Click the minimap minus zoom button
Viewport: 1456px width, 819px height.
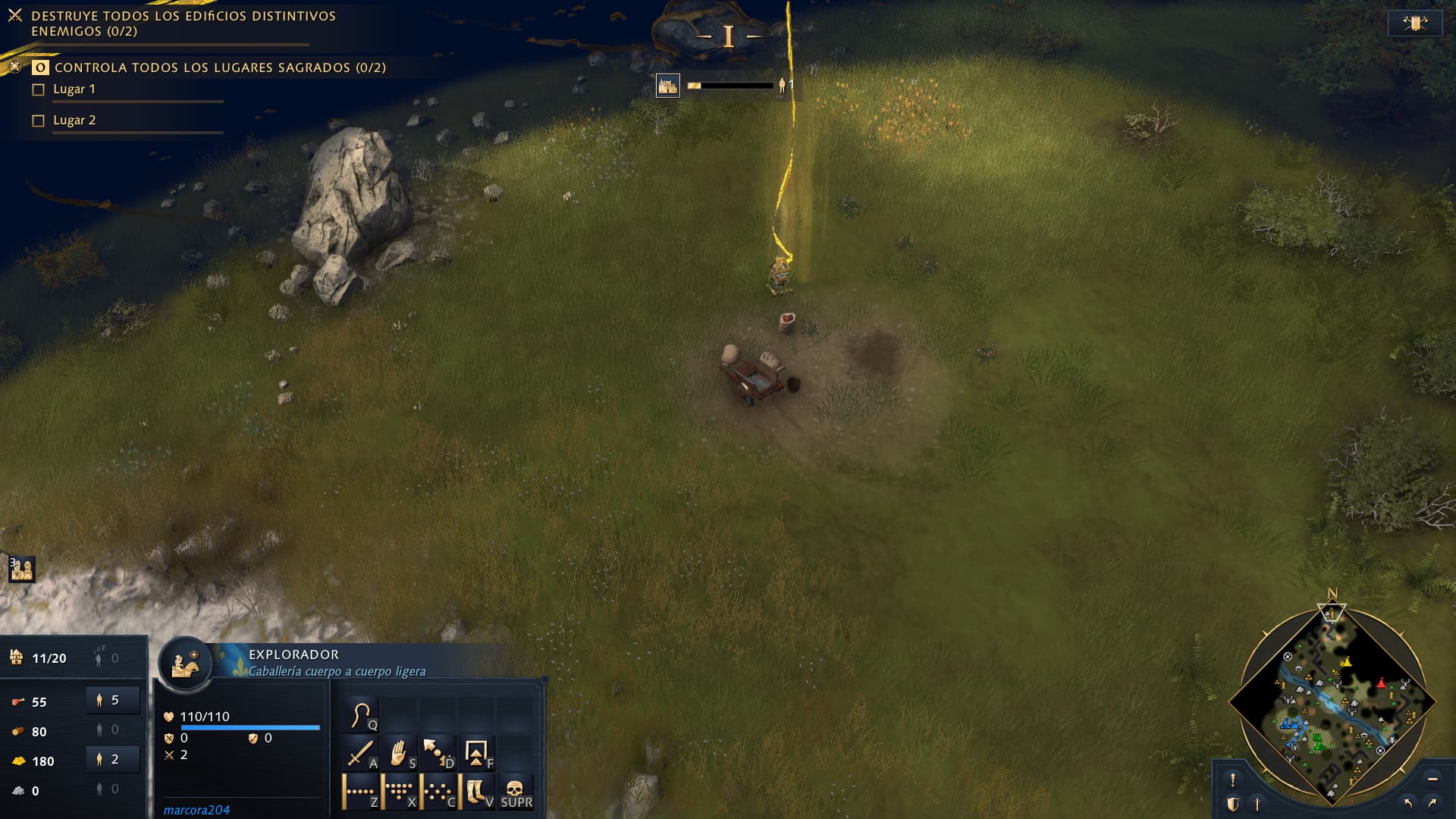click(x=1432, y=779)
